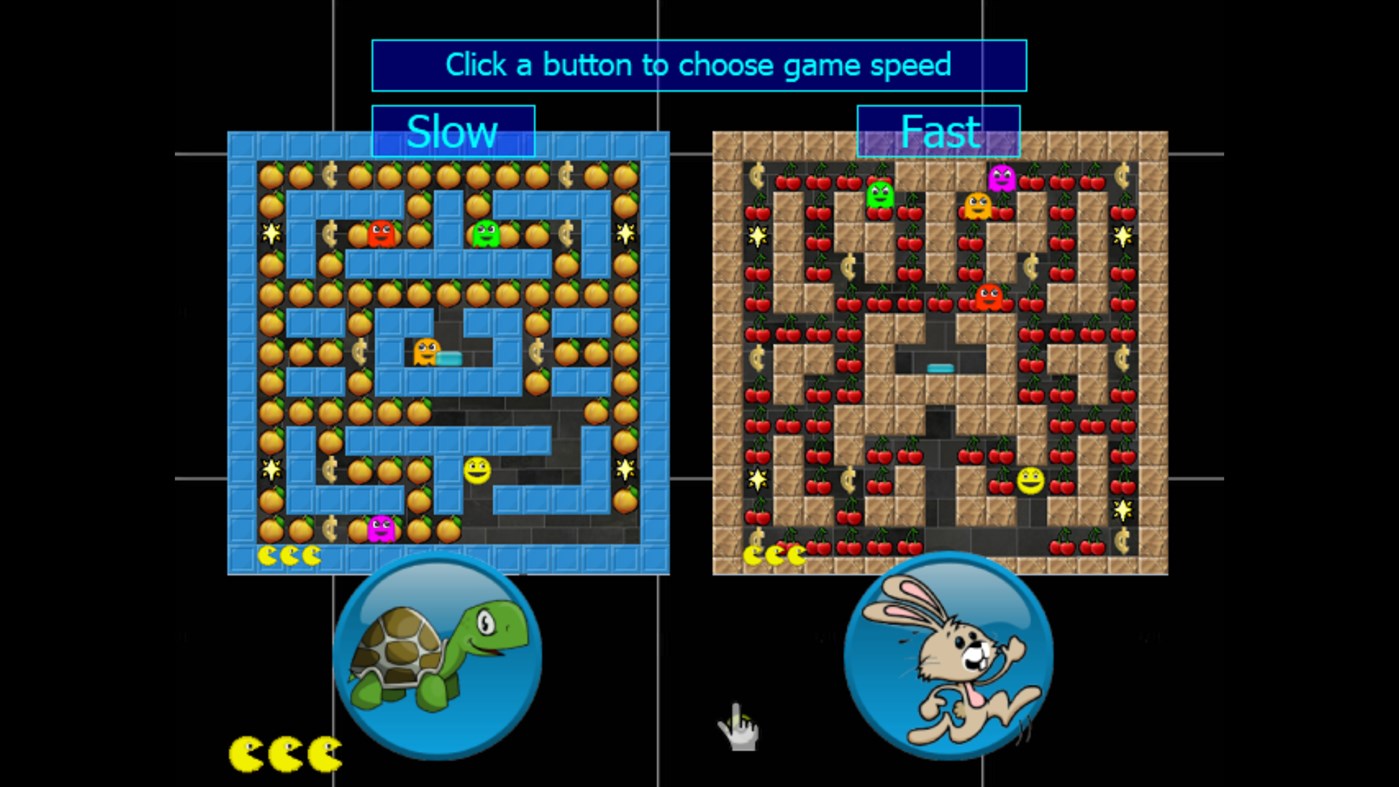The image size is (1399, 787).
Task: Click the green ghost in the slow maze
Action: 487,233
